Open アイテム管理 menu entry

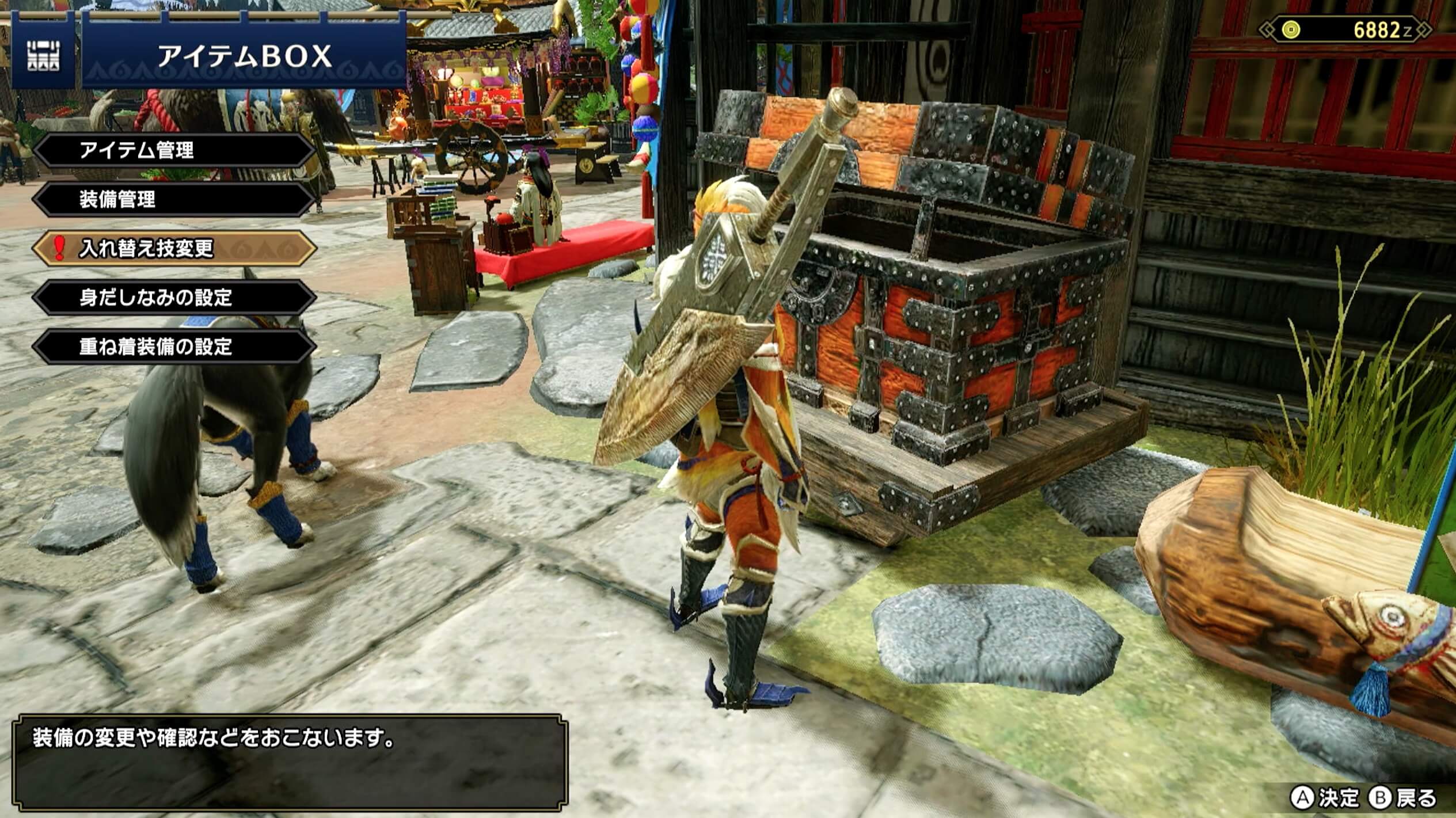click(x=173, y=151)
